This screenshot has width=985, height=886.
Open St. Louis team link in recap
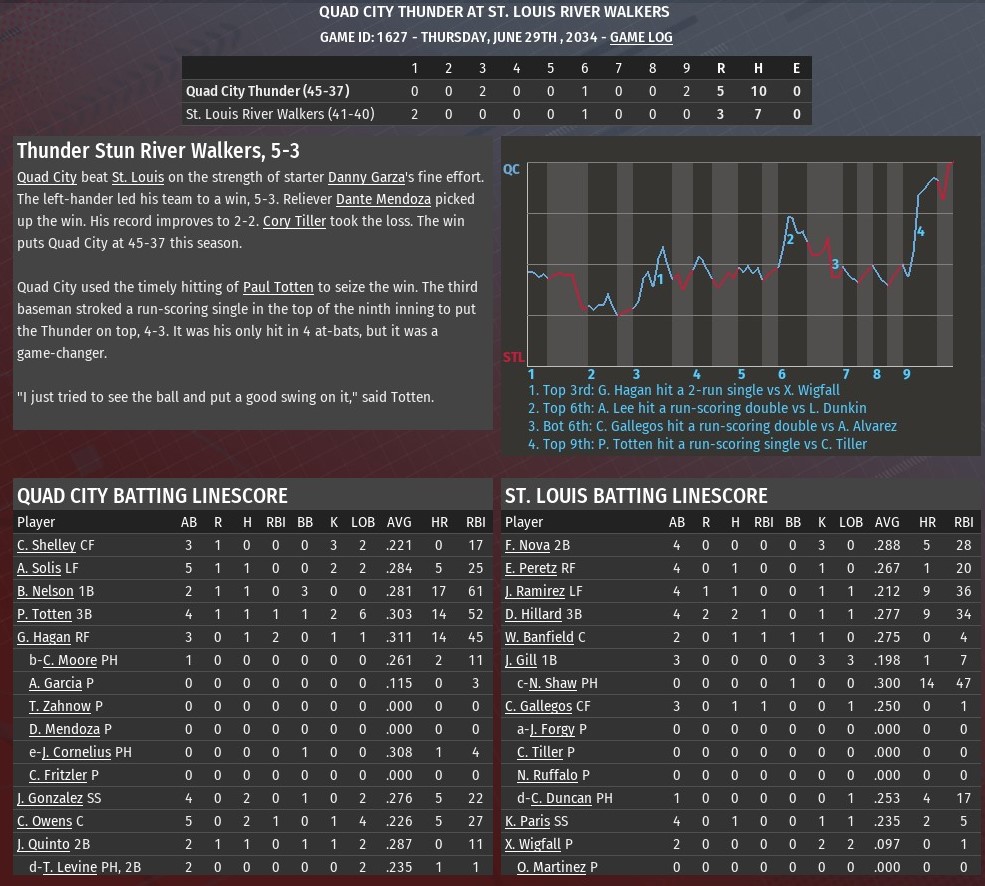coord(138,177)
